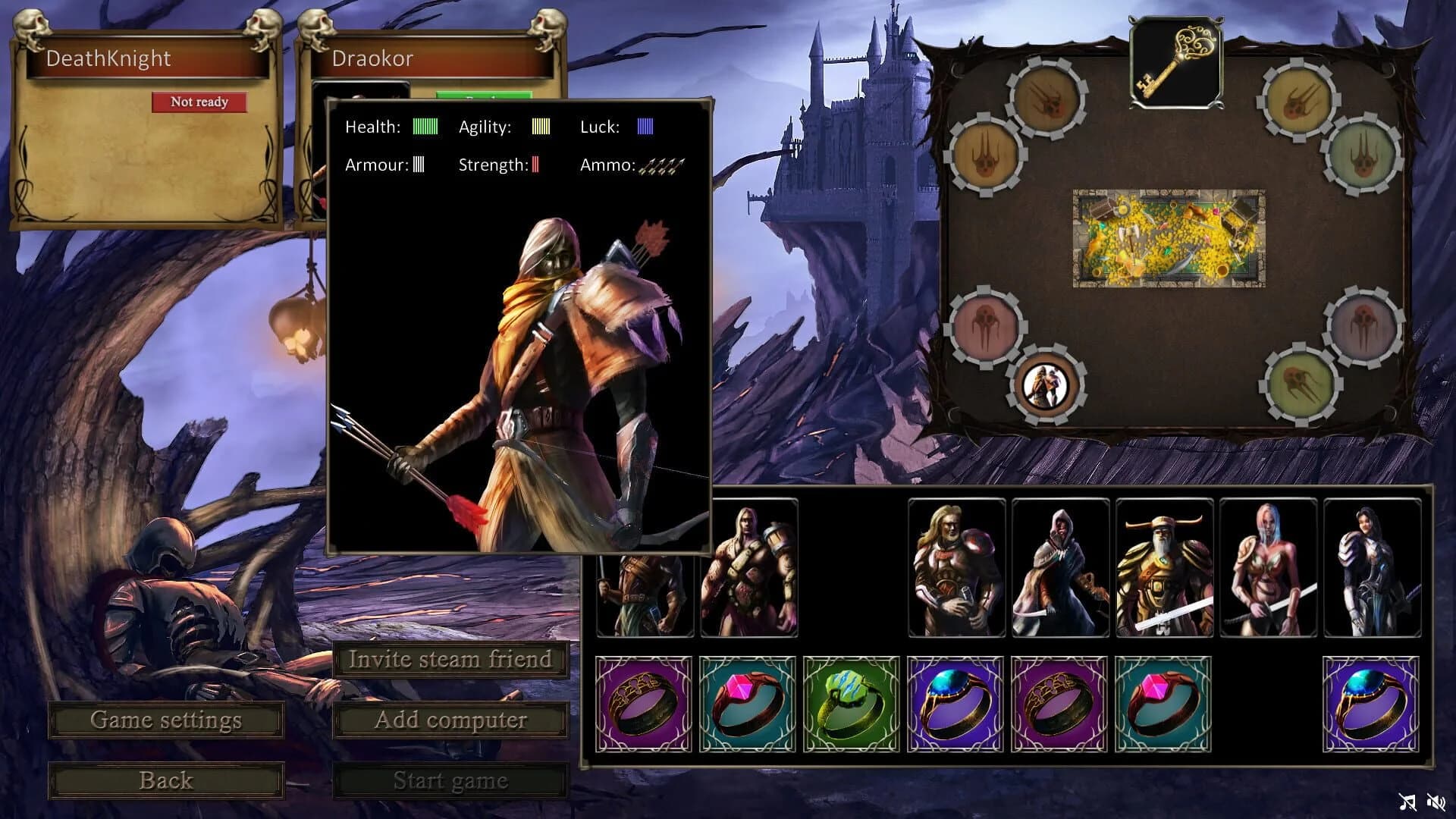1456x819 pixels.
Task: Open 'Game settings'
Action: 165,720
